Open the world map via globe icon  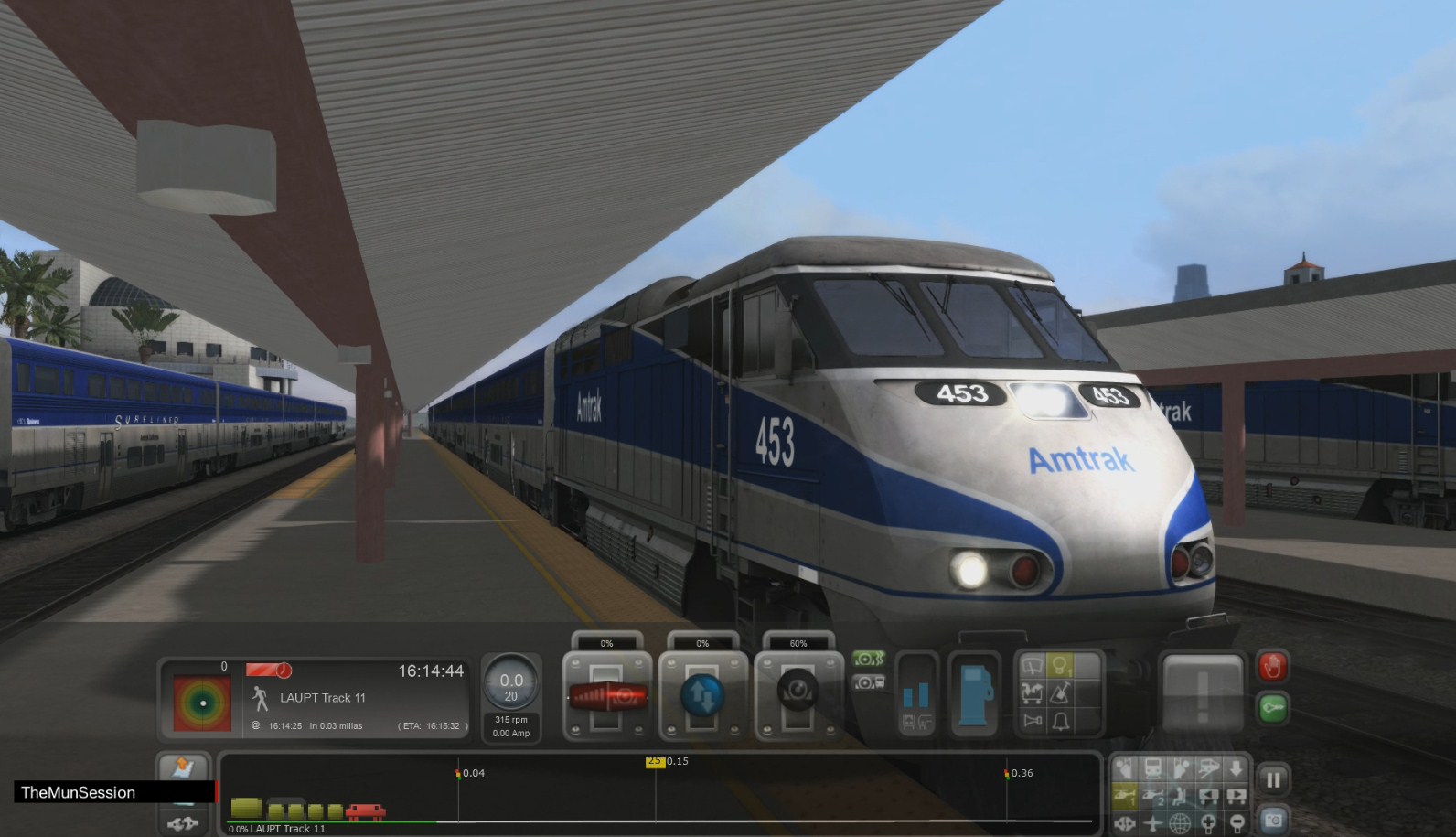(x=1180, y=823)
